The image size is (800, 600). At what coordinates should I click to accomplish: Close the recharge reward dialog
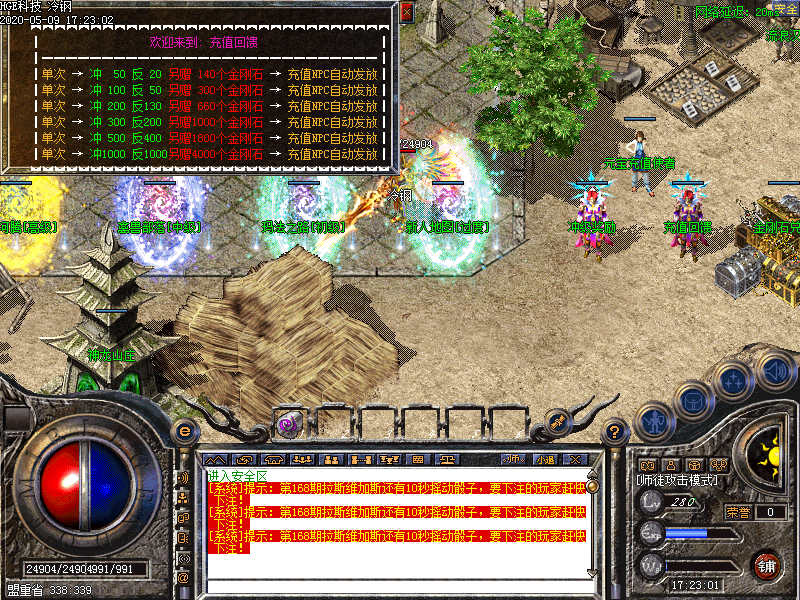tap(406, 13)
